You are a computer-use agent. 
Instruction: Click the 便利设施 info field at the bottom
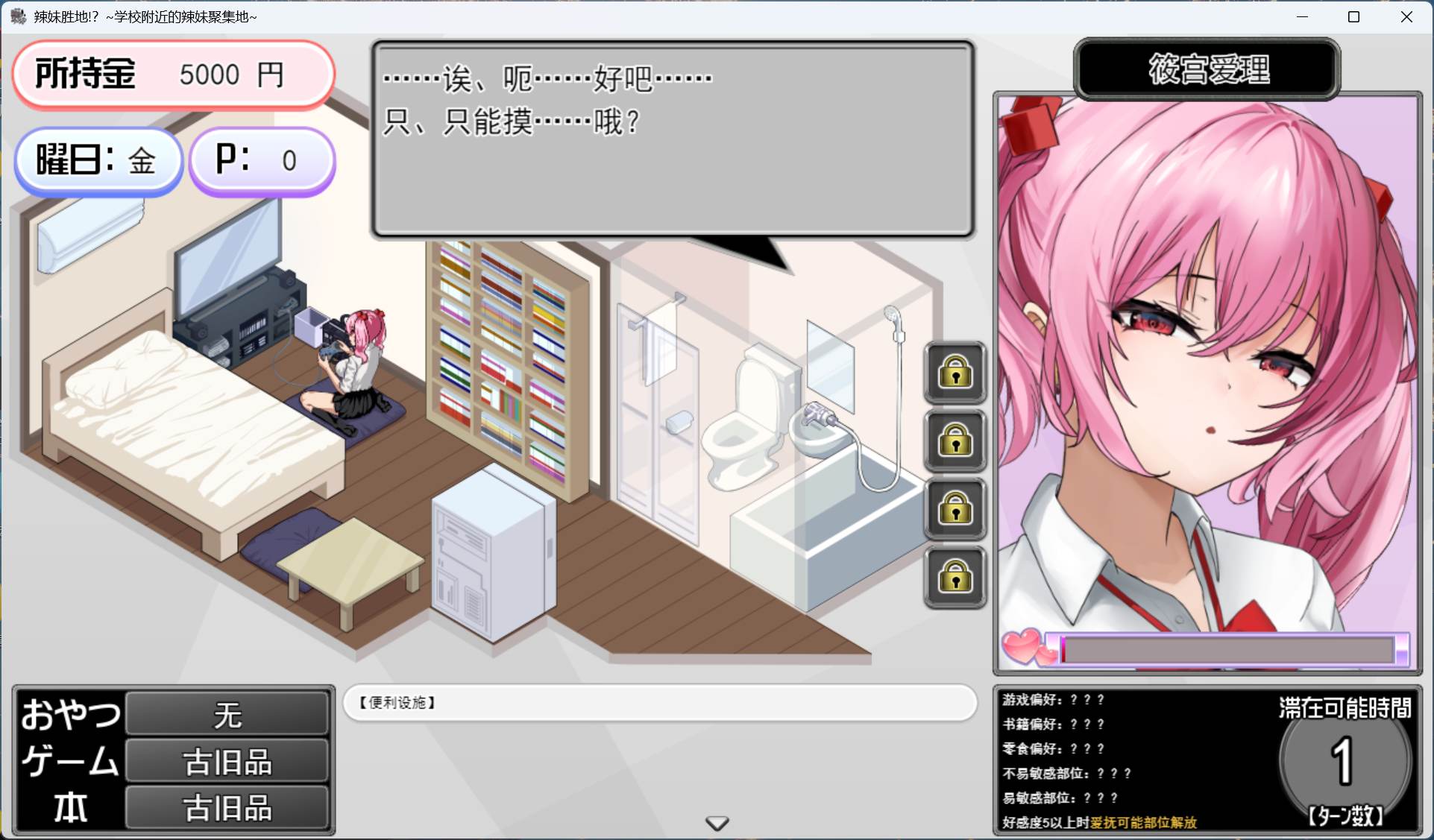[x=659, y=703]
